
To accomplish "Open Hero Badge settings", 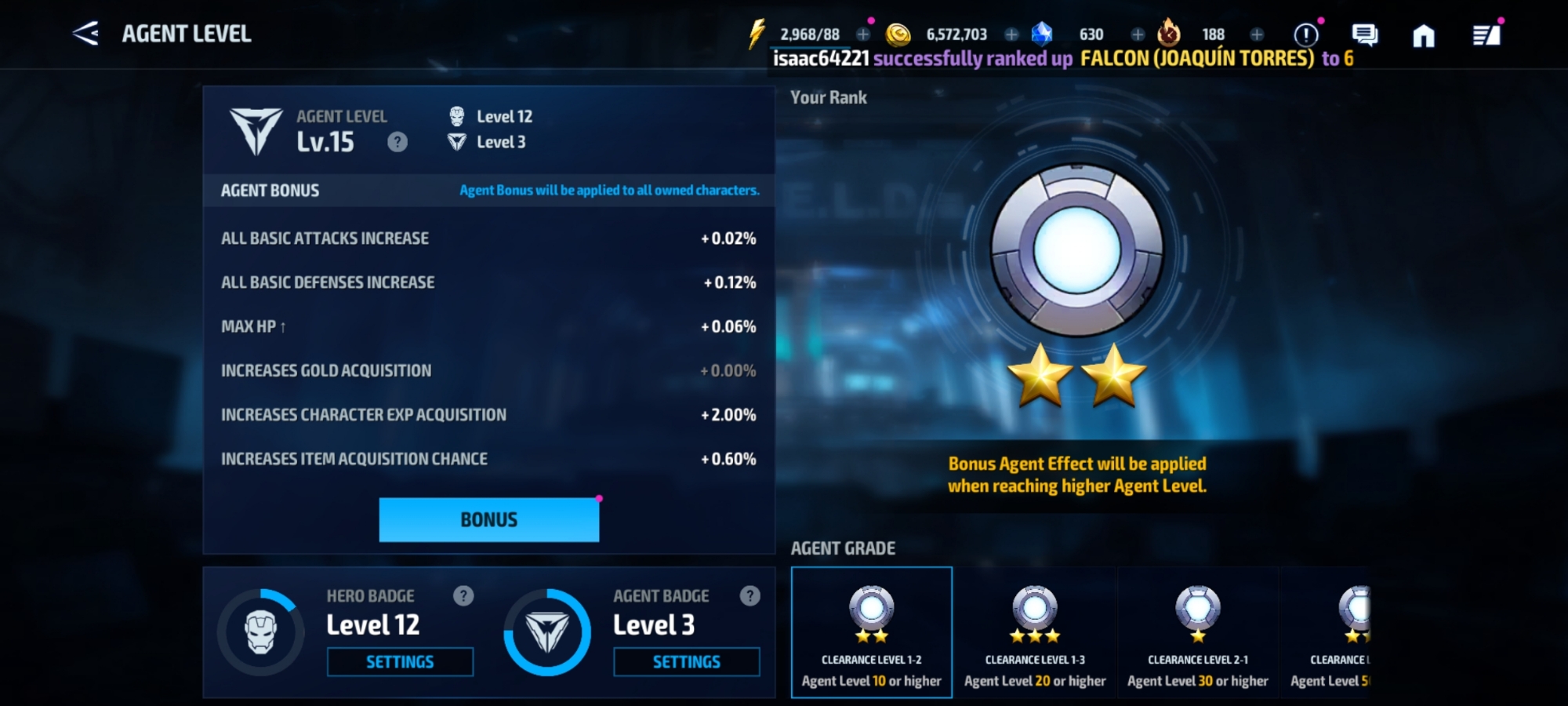I will 400,662.
